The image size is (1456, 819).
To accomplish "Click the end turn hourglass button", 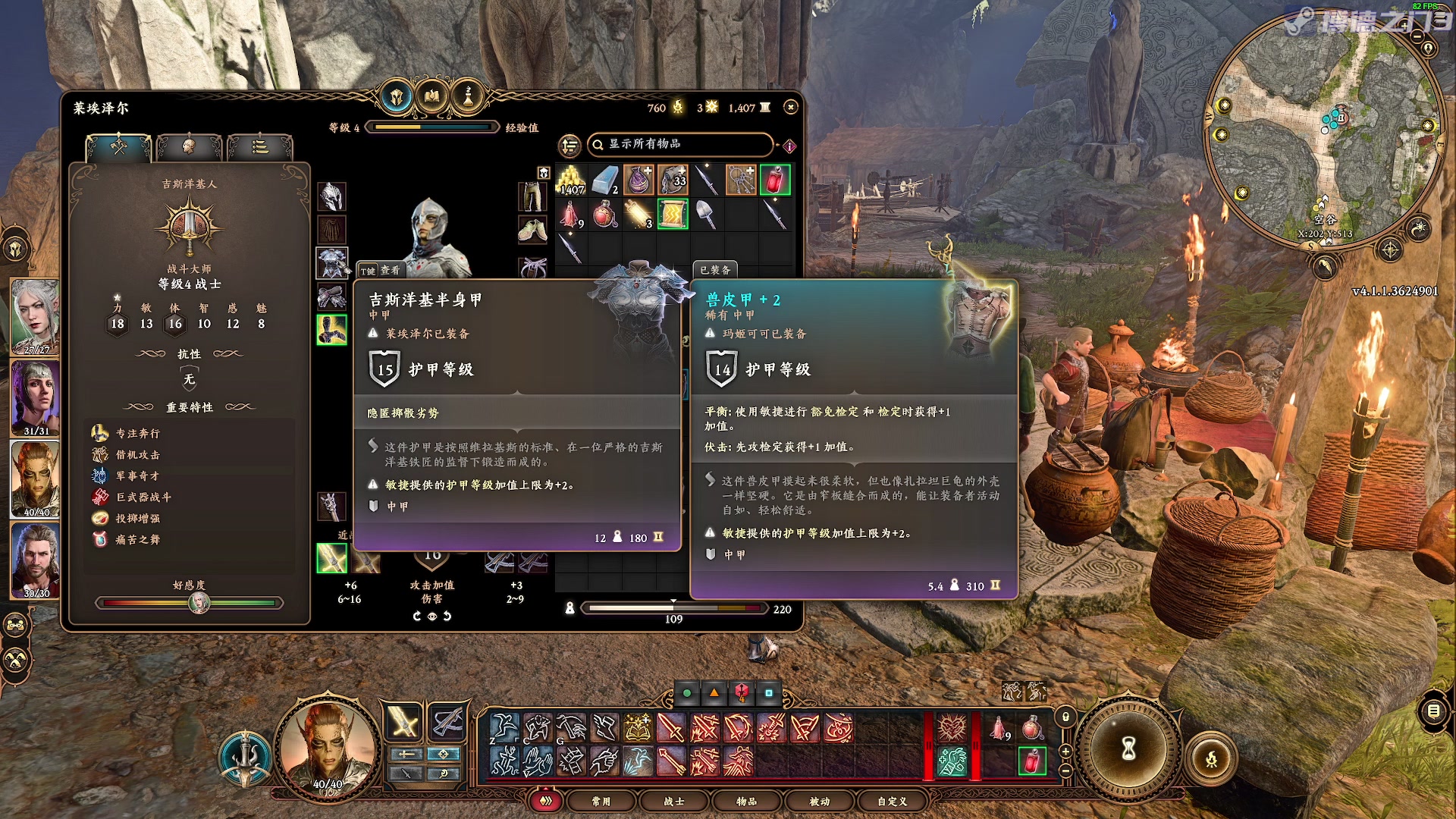I will click(x=1128, y=749).
